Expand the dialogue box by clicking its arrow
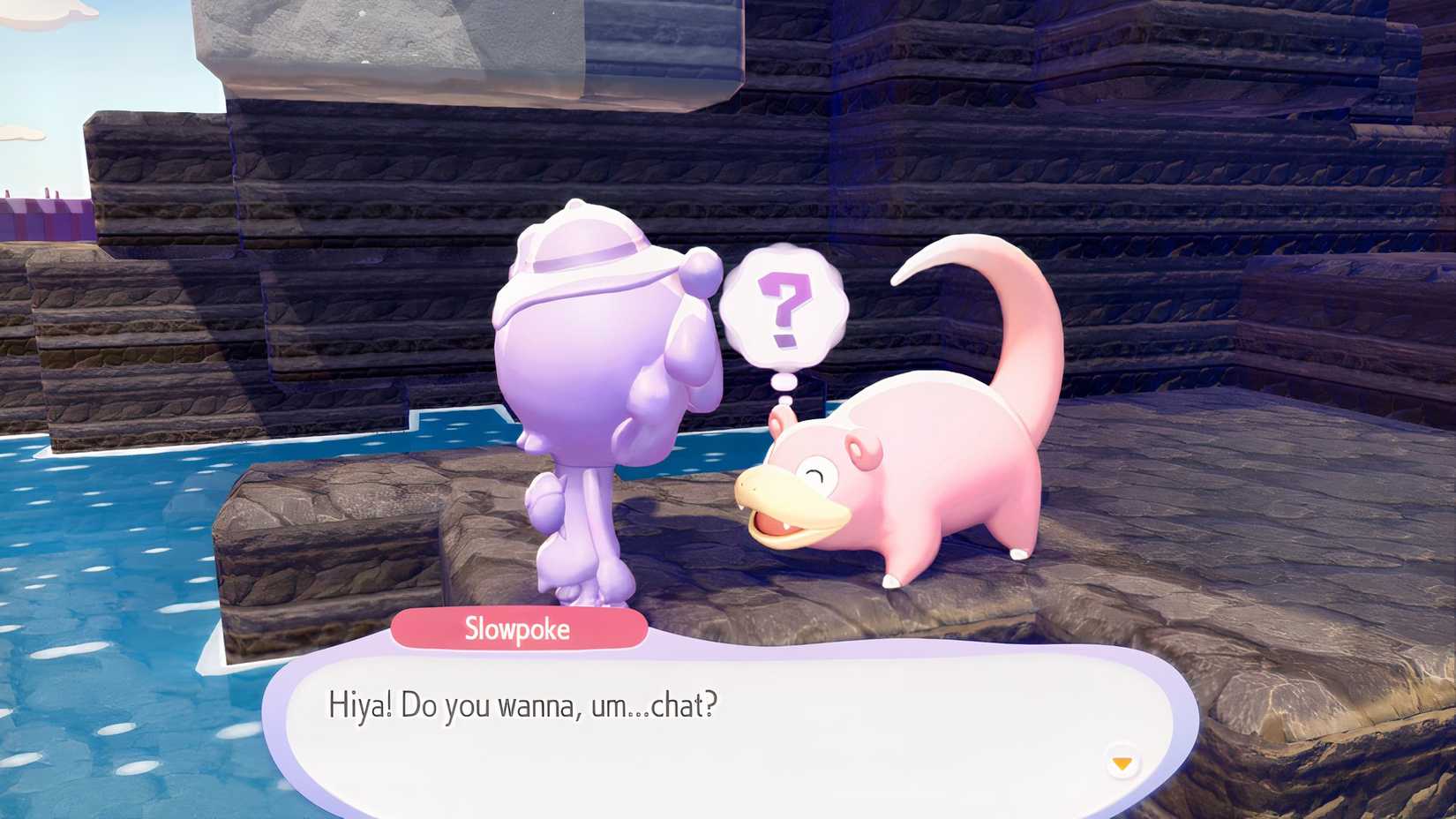1456x819 pixels. click(1122, 761)
